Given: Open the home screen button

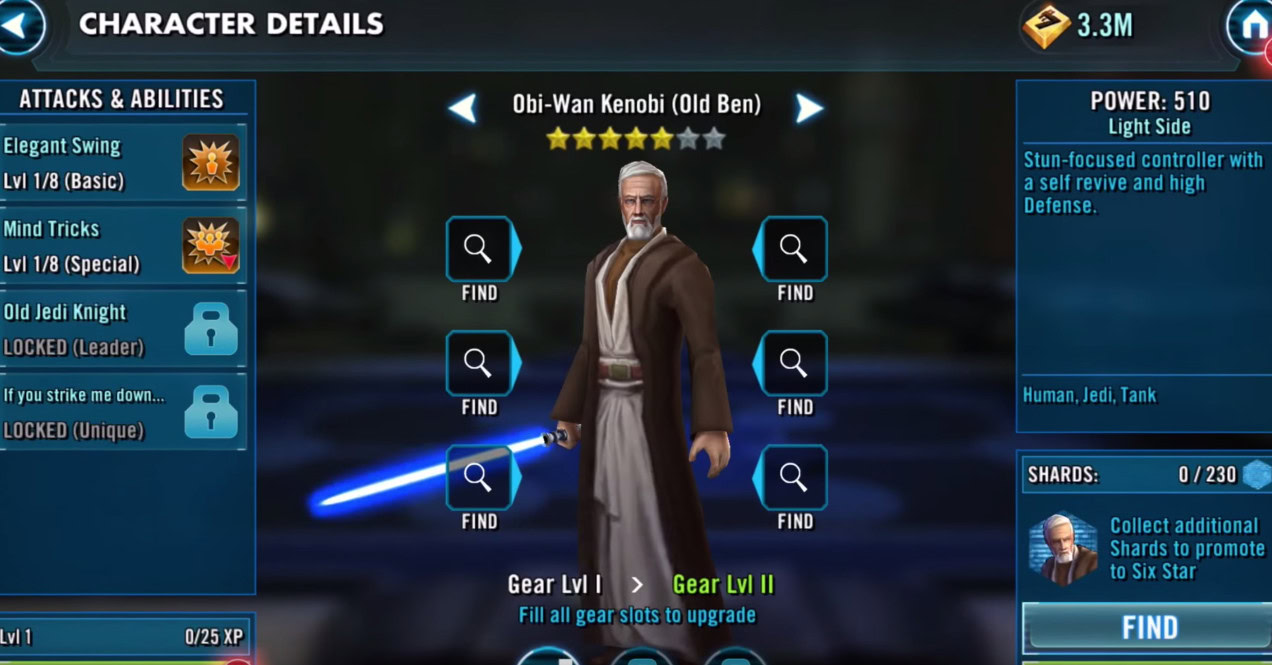Looking at the screenshot, I should 1252,27.
